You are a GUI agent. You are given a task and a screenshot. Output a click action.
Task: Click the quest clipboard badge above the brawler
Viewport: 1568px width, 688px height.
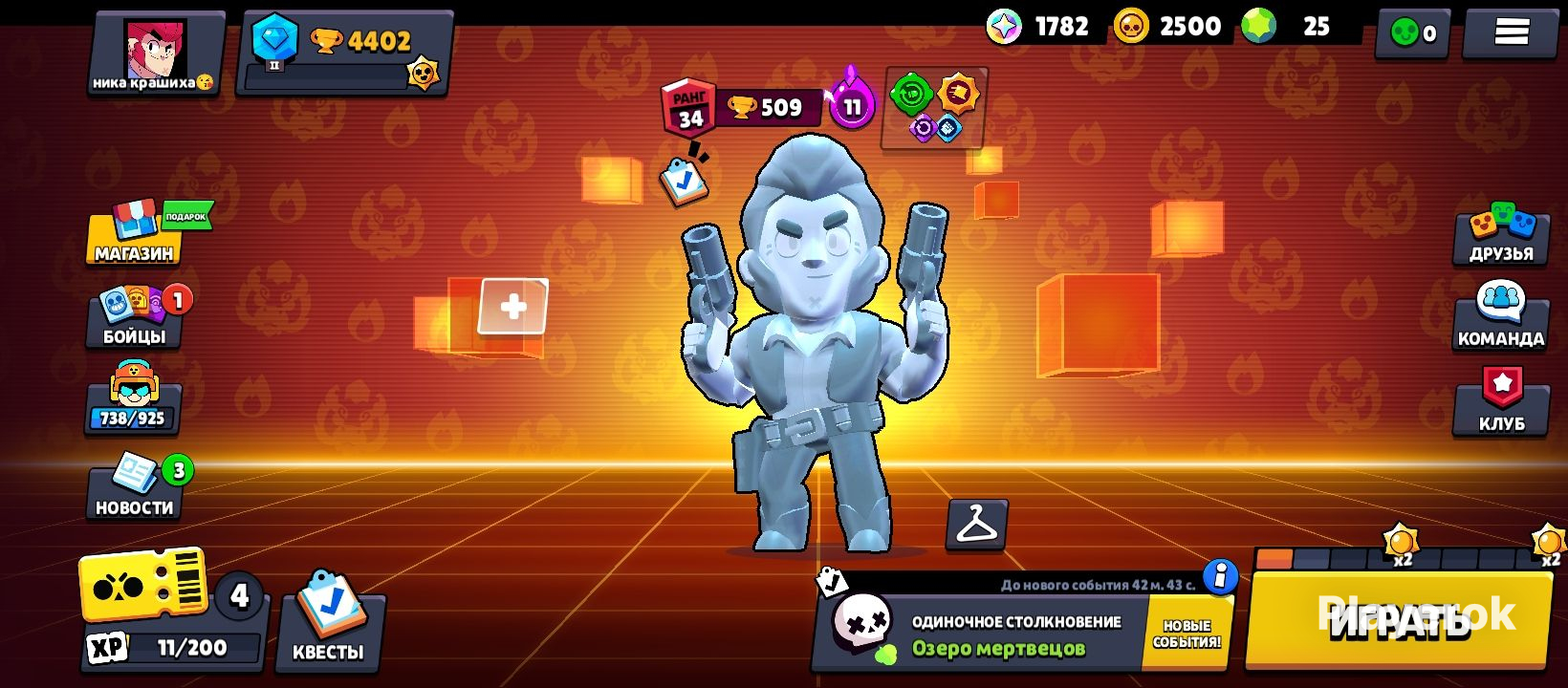point(684,182)
